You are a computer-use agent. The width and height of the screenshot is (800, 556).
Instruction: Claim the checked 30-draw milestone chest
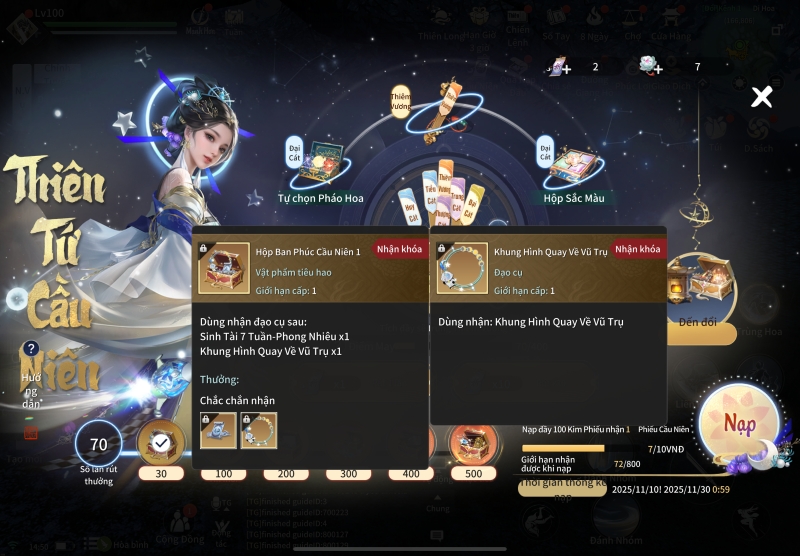click(160, 442)
